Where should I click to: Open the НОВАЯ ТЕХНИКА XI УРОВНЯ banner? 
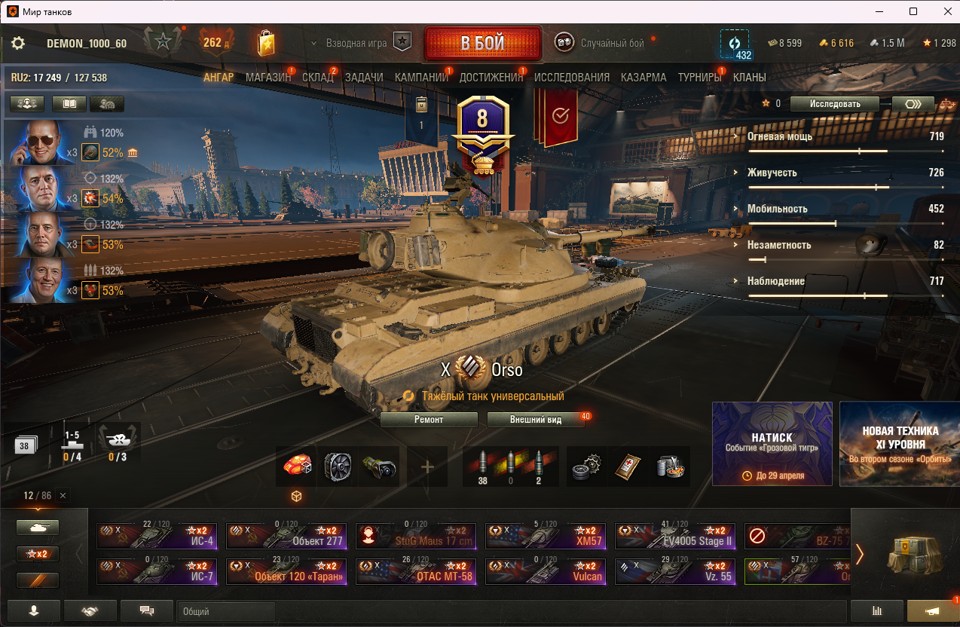click(899, 443)
